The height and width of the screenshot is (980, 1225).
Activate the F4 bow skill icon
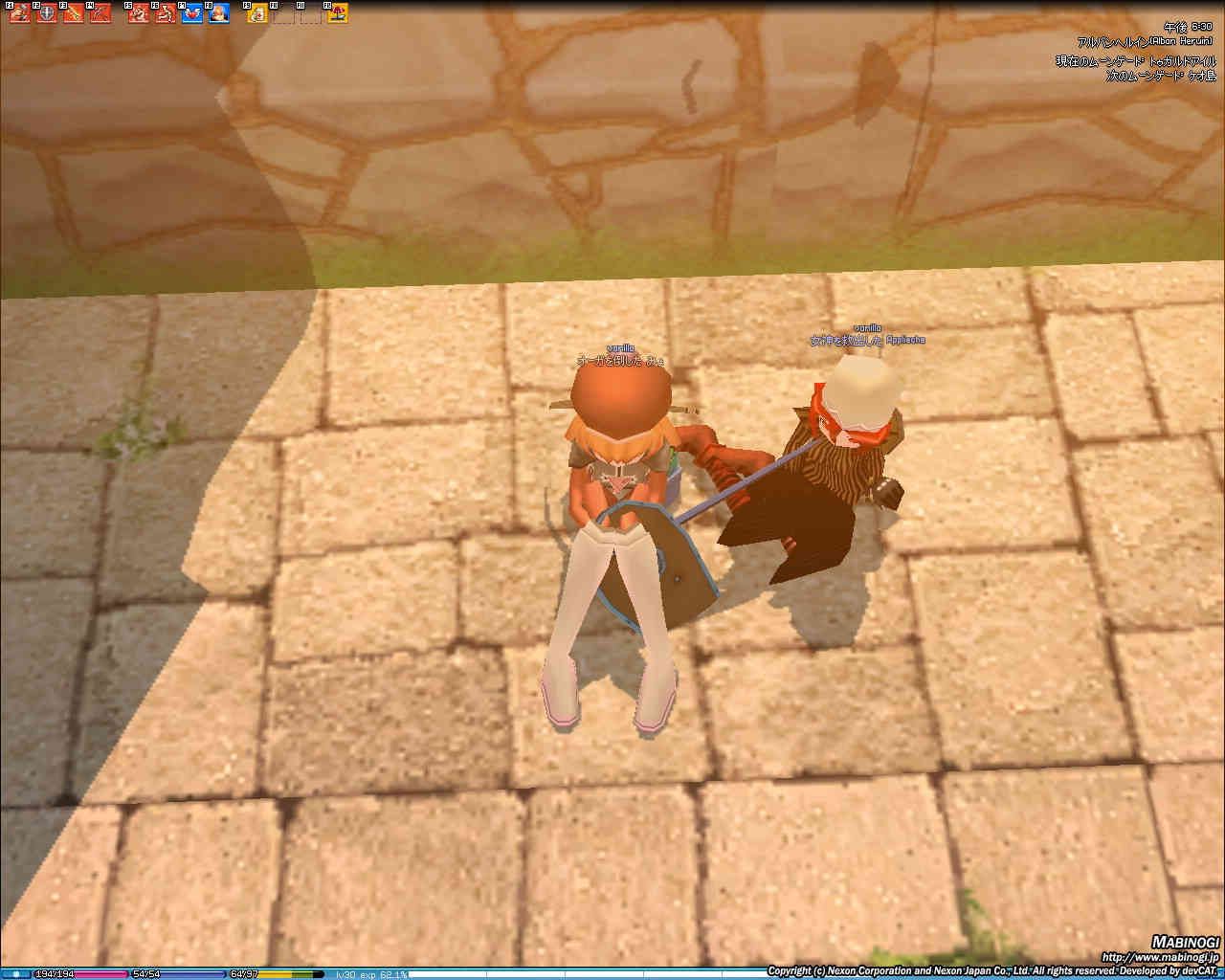(100, 13)
